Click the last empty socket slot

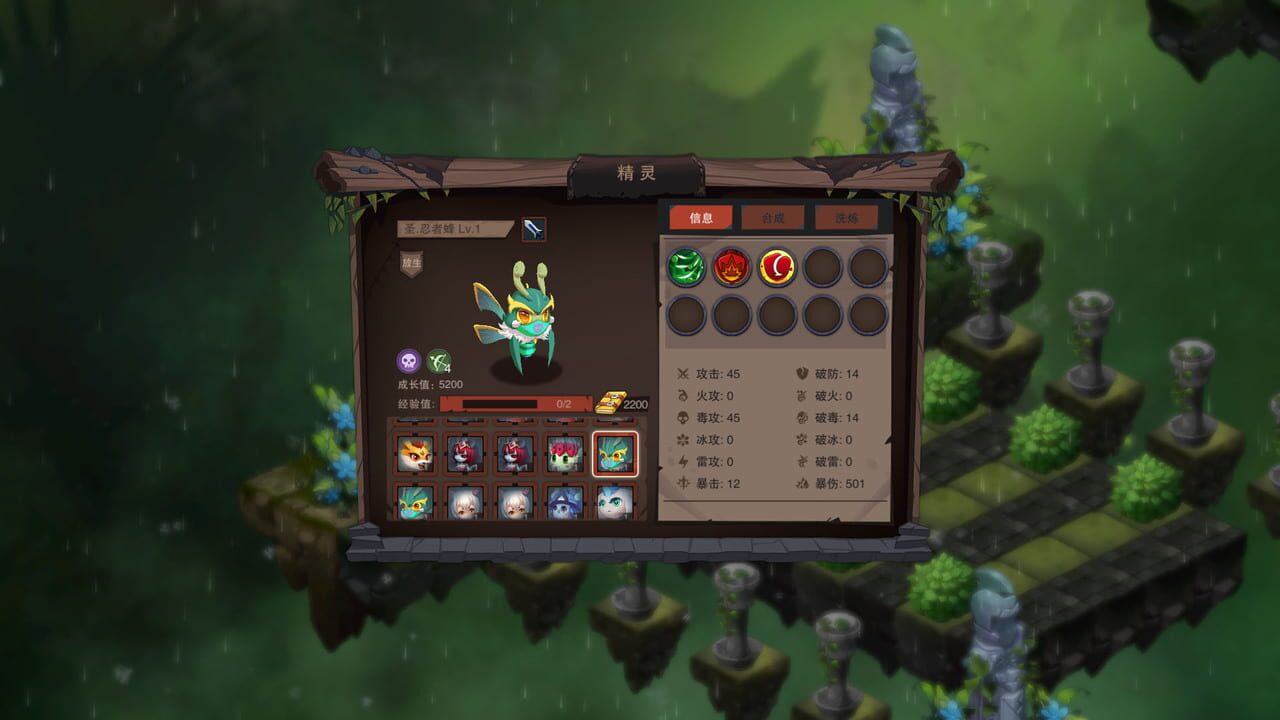[870, 317]
